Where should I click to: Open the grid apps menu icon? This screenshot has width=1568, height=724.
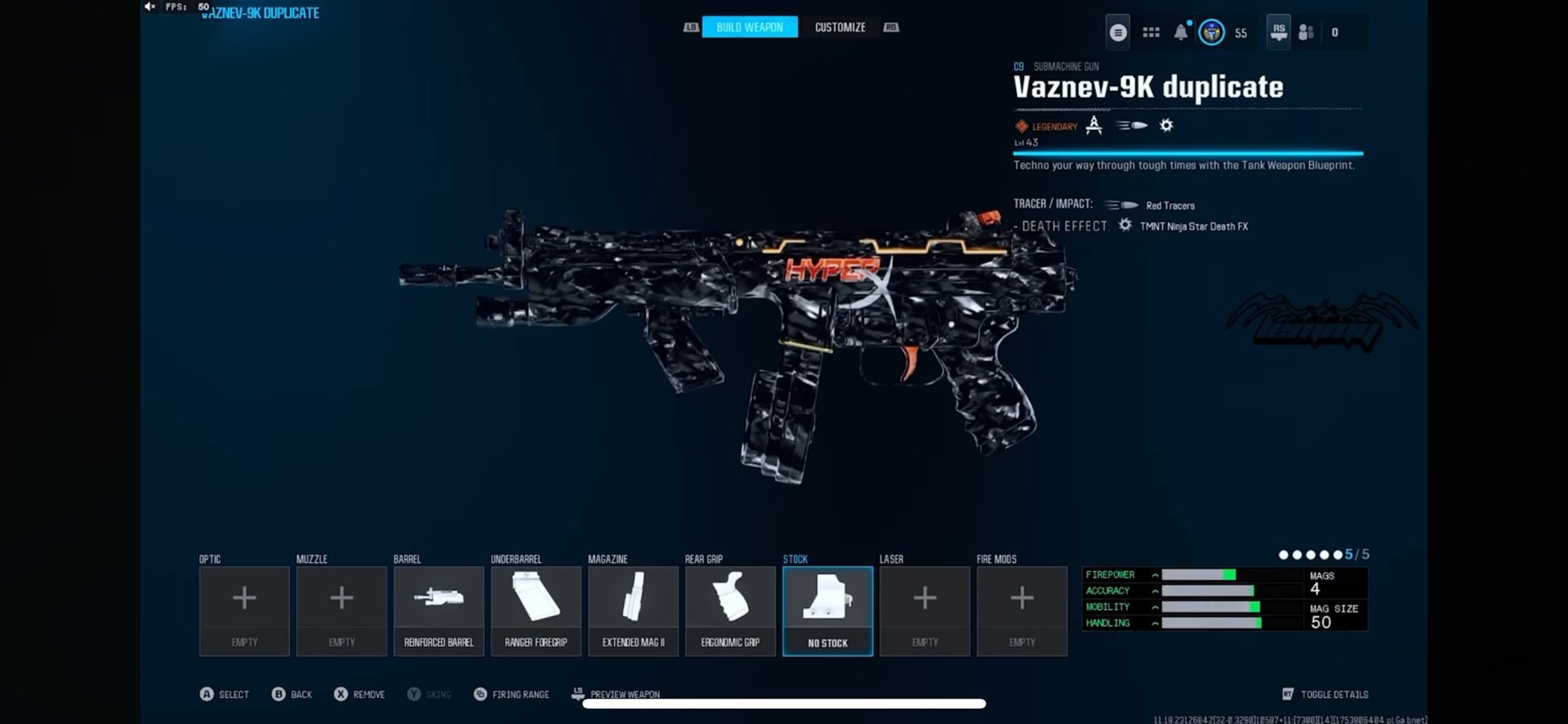1151,33
